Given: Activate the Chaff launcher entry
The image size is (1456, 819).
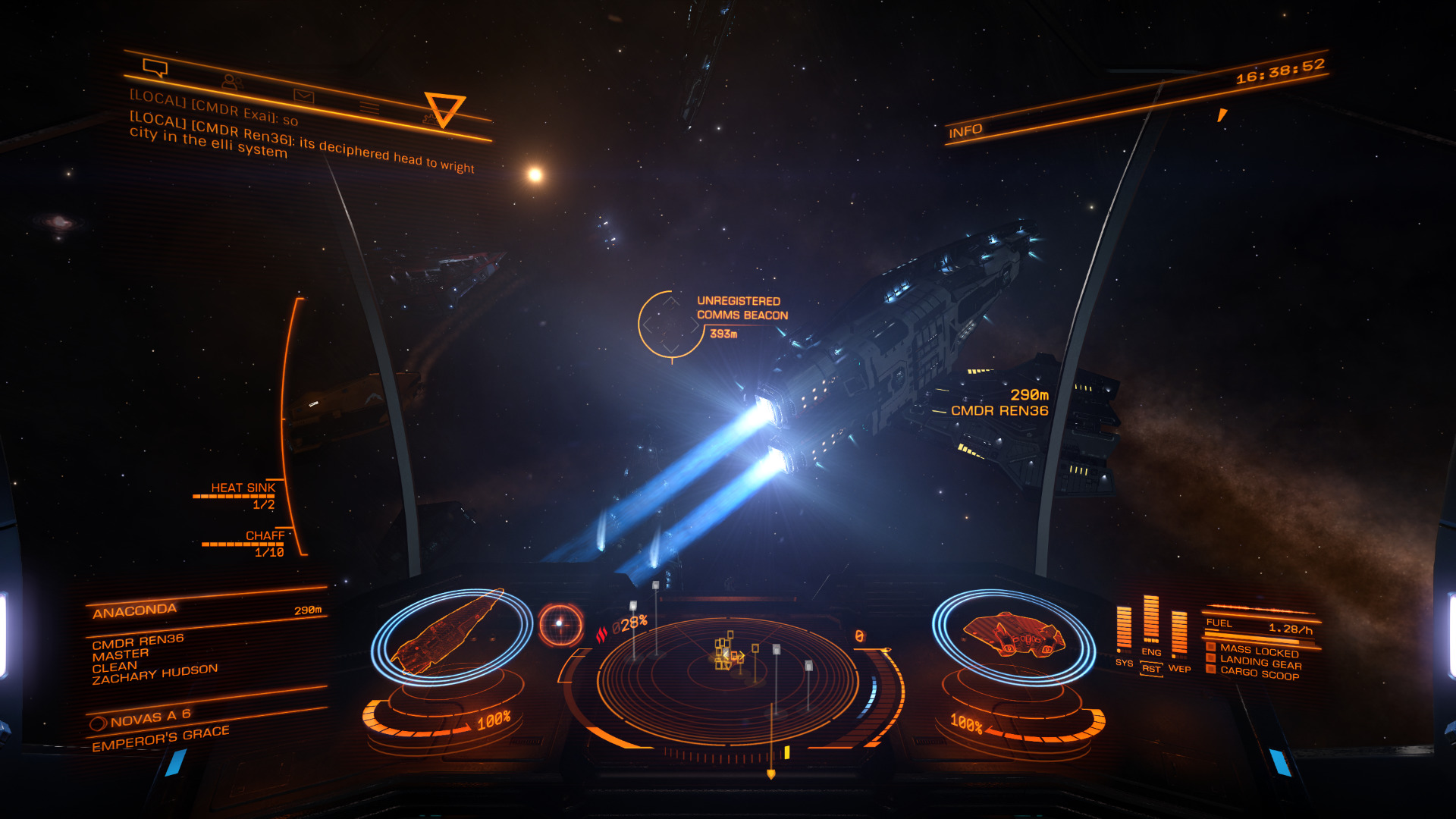Looking at the screenshot, I should pos(265,535).
